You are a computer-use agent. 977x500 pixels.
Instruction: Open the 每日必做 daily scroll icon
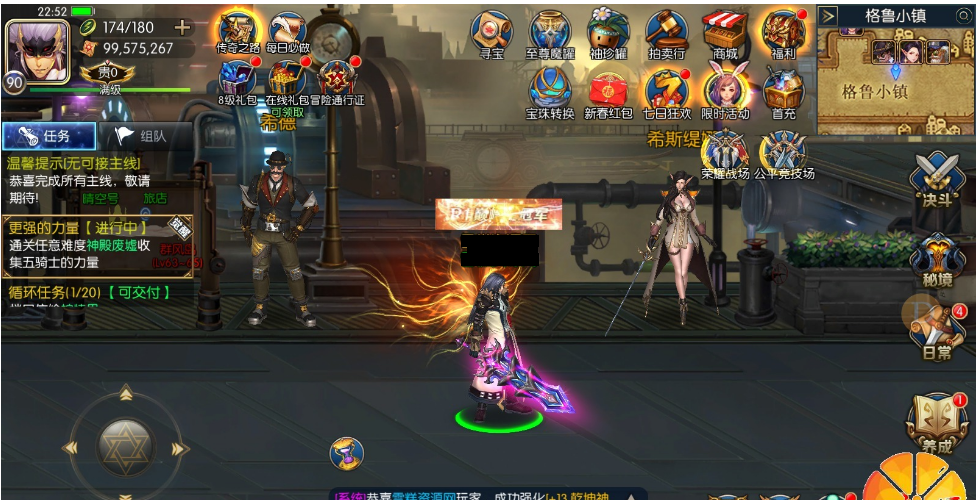pyautogui.click(x=288, y=31)
